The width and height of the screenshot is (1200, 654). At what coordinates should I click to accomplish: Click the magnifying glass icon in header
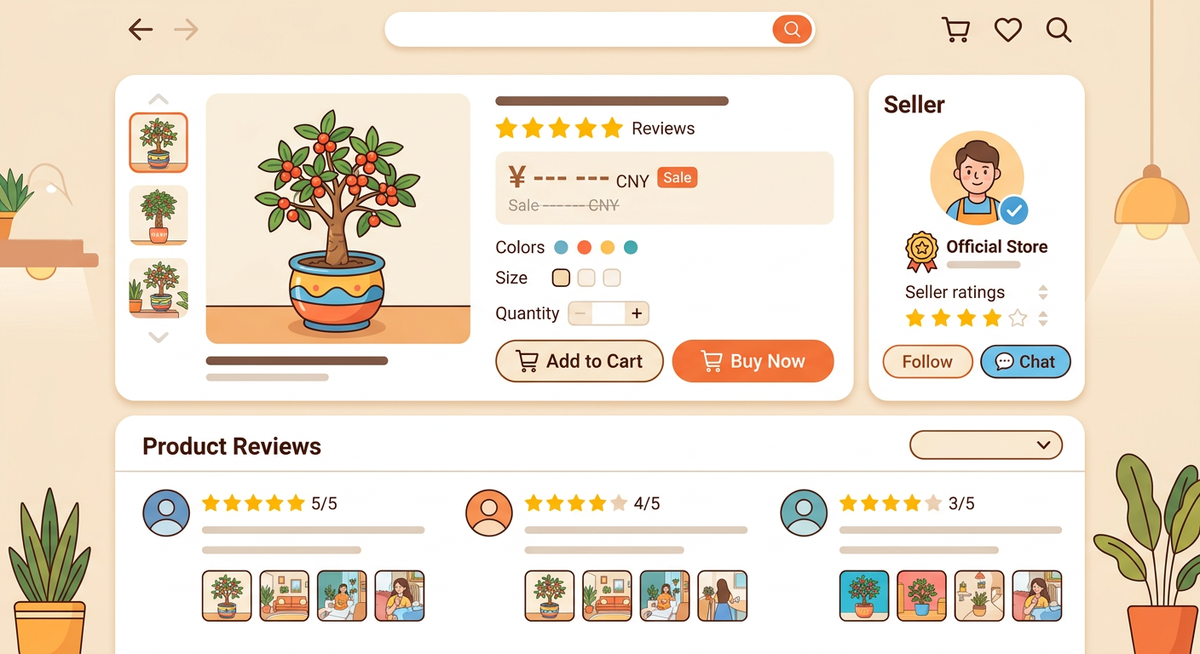click(1059, 30)
